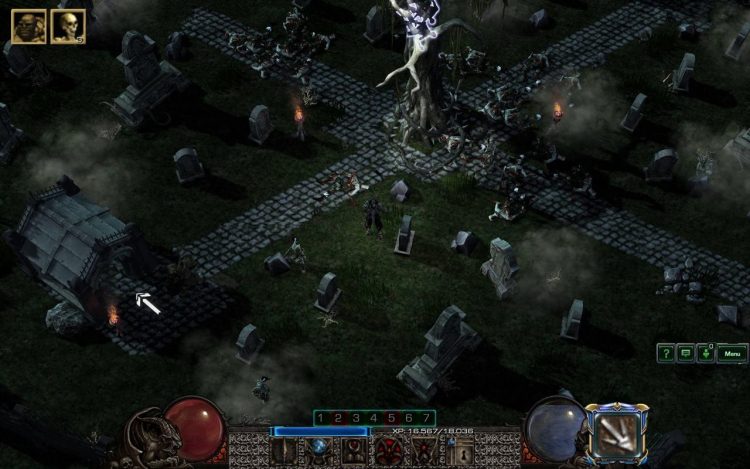Image resolution: width=750 pixels, height=469 pixels.
Task: Select the number 1 hotbar tab
Action: 322,418
